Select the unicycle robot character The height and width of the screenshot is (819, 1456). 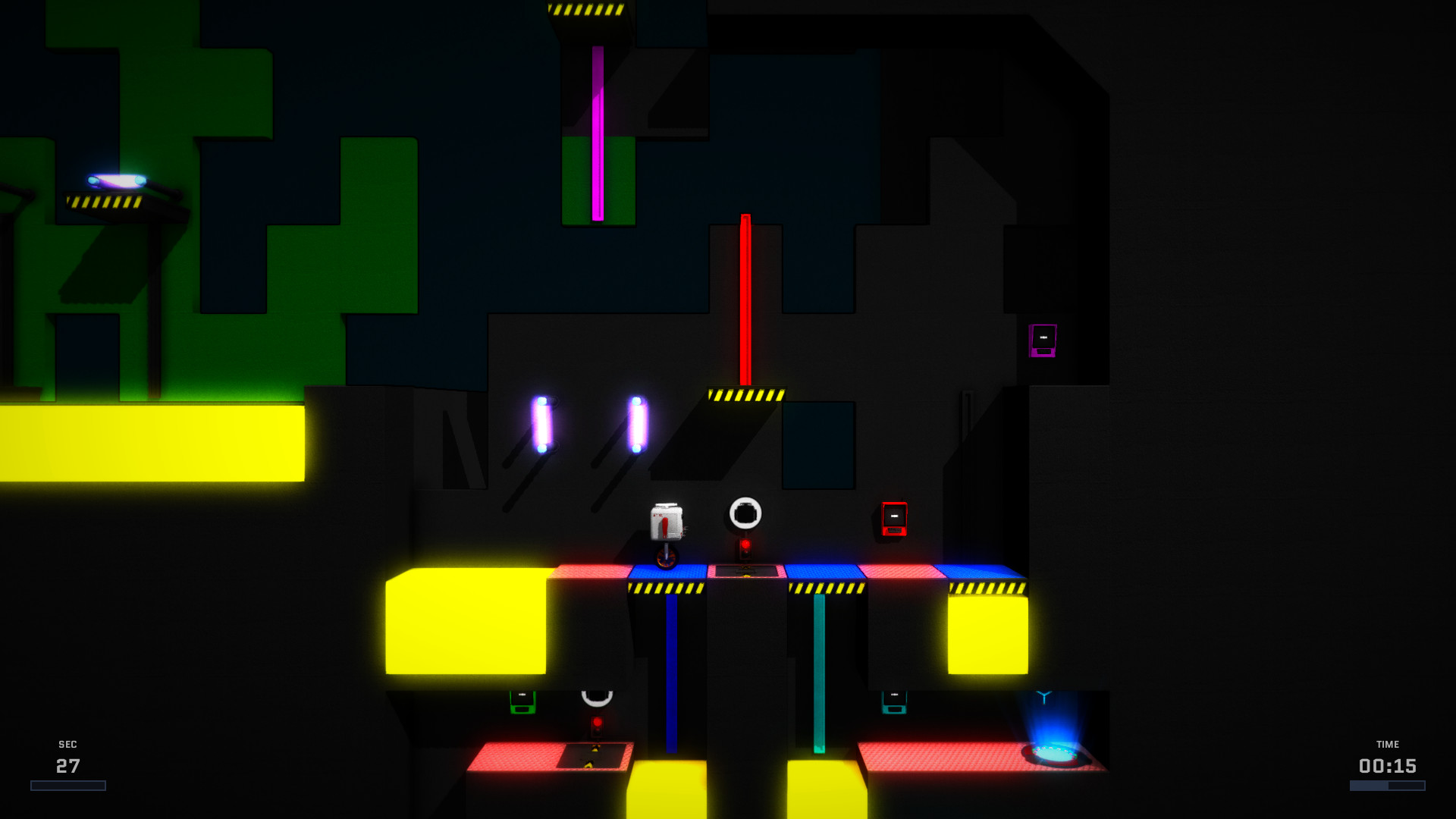click(x=666, y=526)
